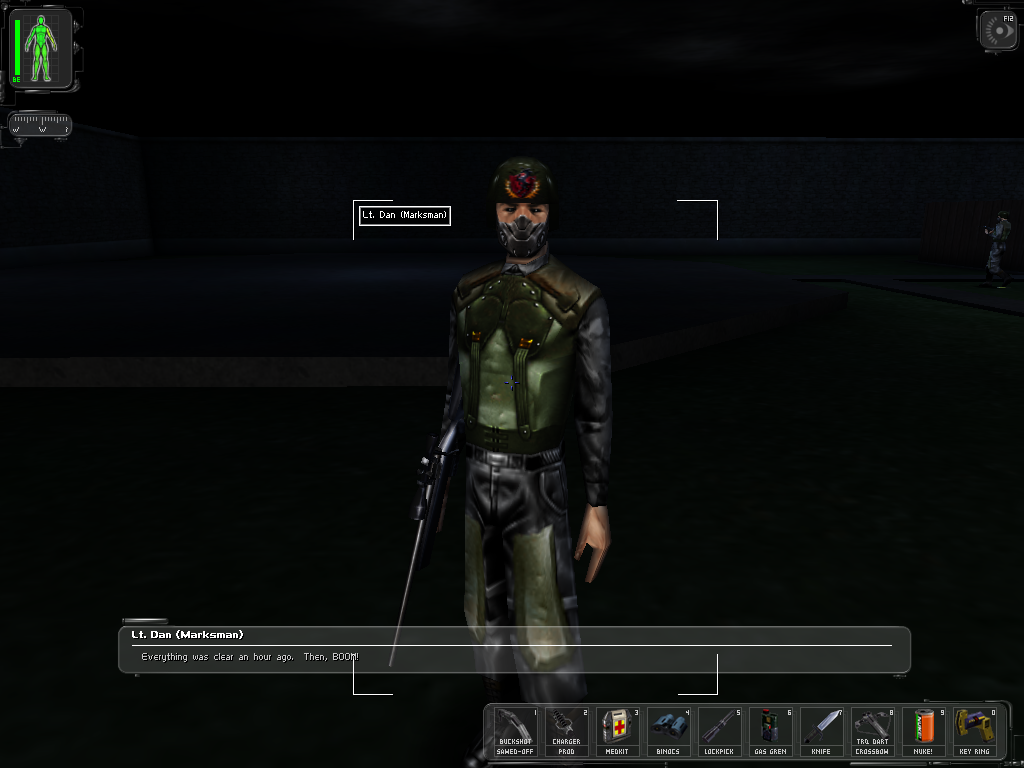Click the compass heading strip
The image size is (1024, 768).
point(40,126)
